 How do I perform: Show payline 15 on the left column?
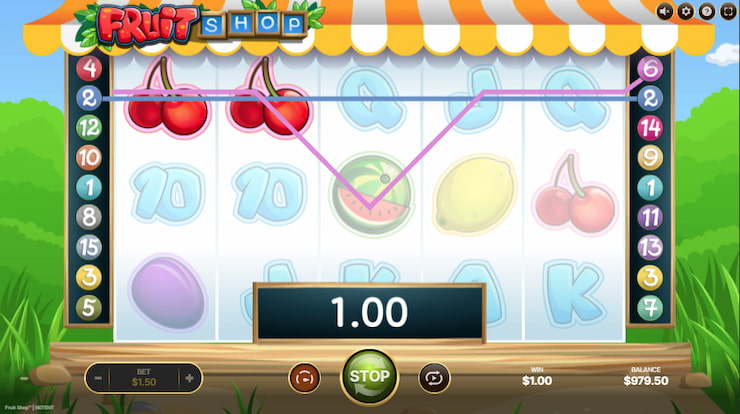[x=90, y=246]
